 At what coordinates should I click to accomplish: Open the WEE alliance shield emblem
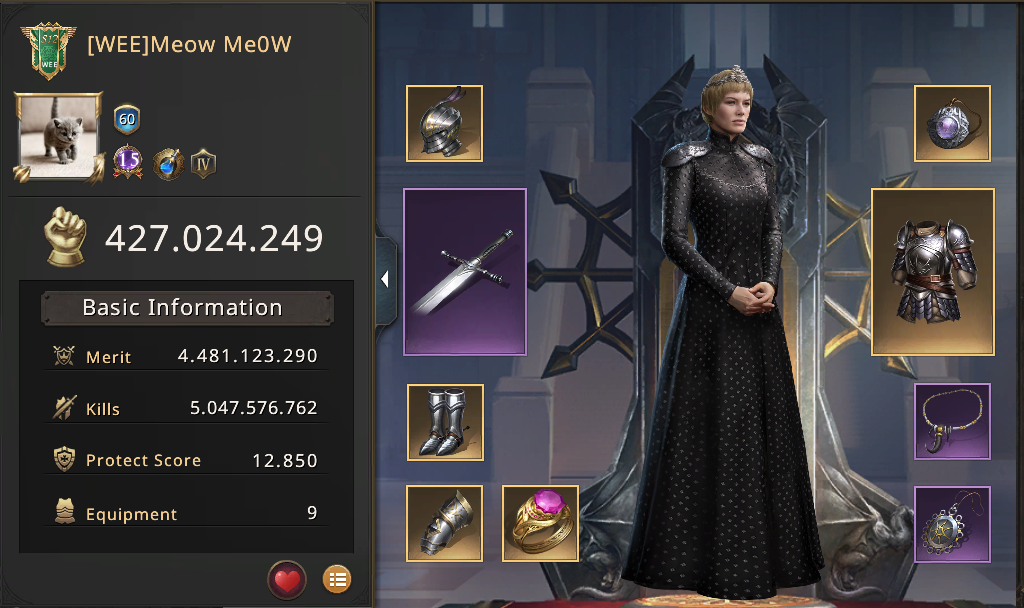[x=48, y=51]
